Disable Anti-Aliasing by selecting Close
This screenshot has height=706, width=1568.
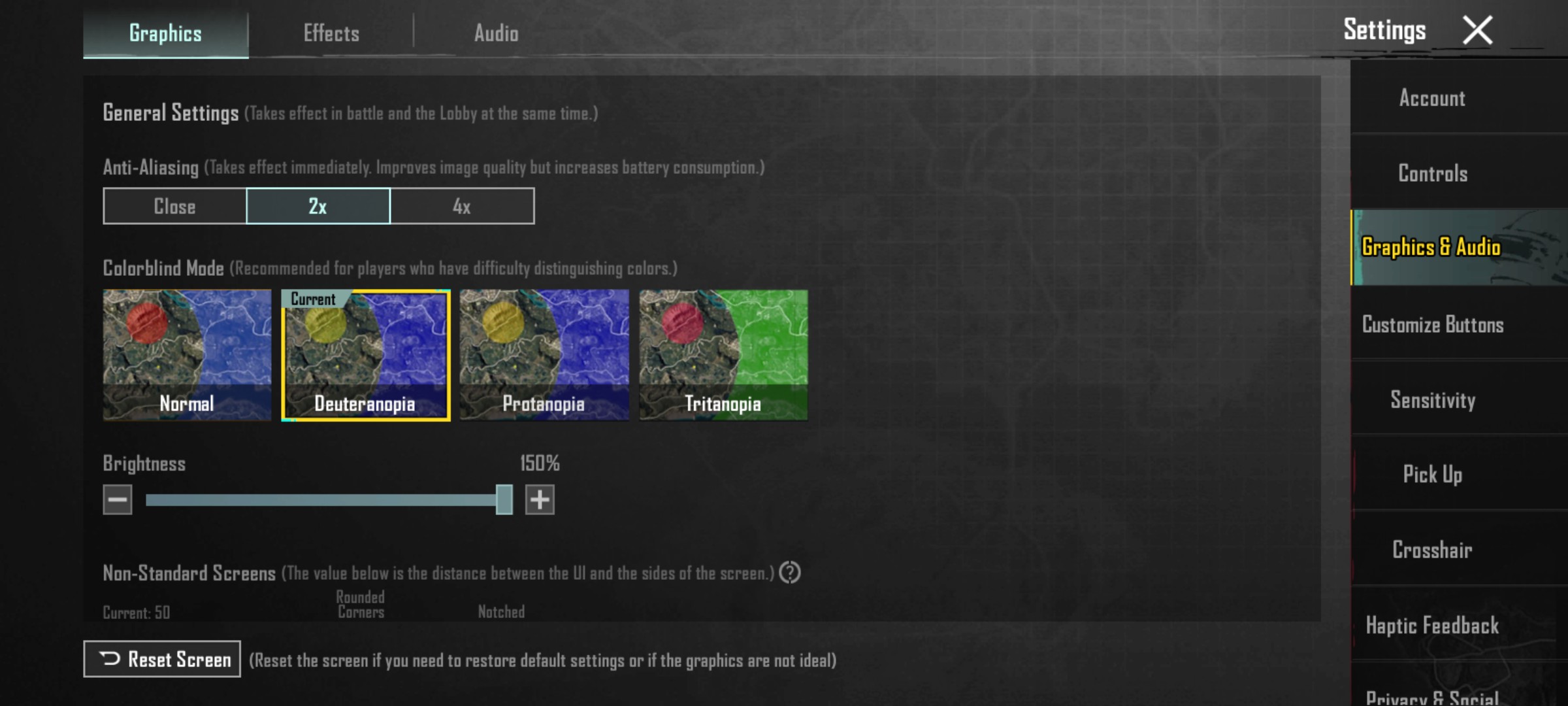[x=173, y=206]
